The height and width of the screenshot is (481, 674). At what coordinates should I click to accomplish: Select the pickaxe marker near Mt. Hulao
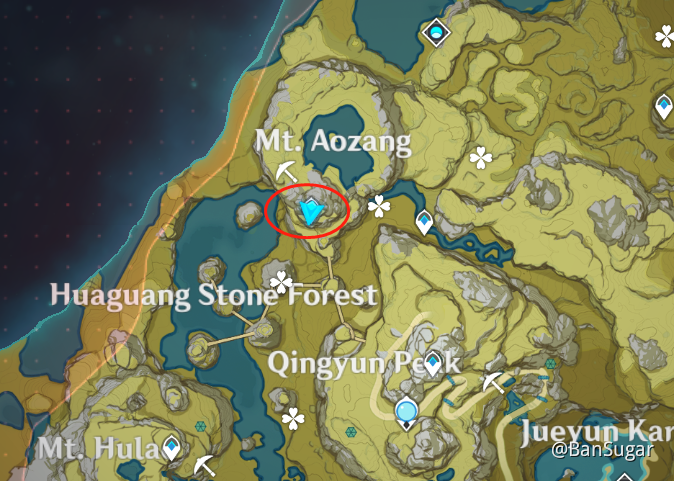[x=206, y=464]
